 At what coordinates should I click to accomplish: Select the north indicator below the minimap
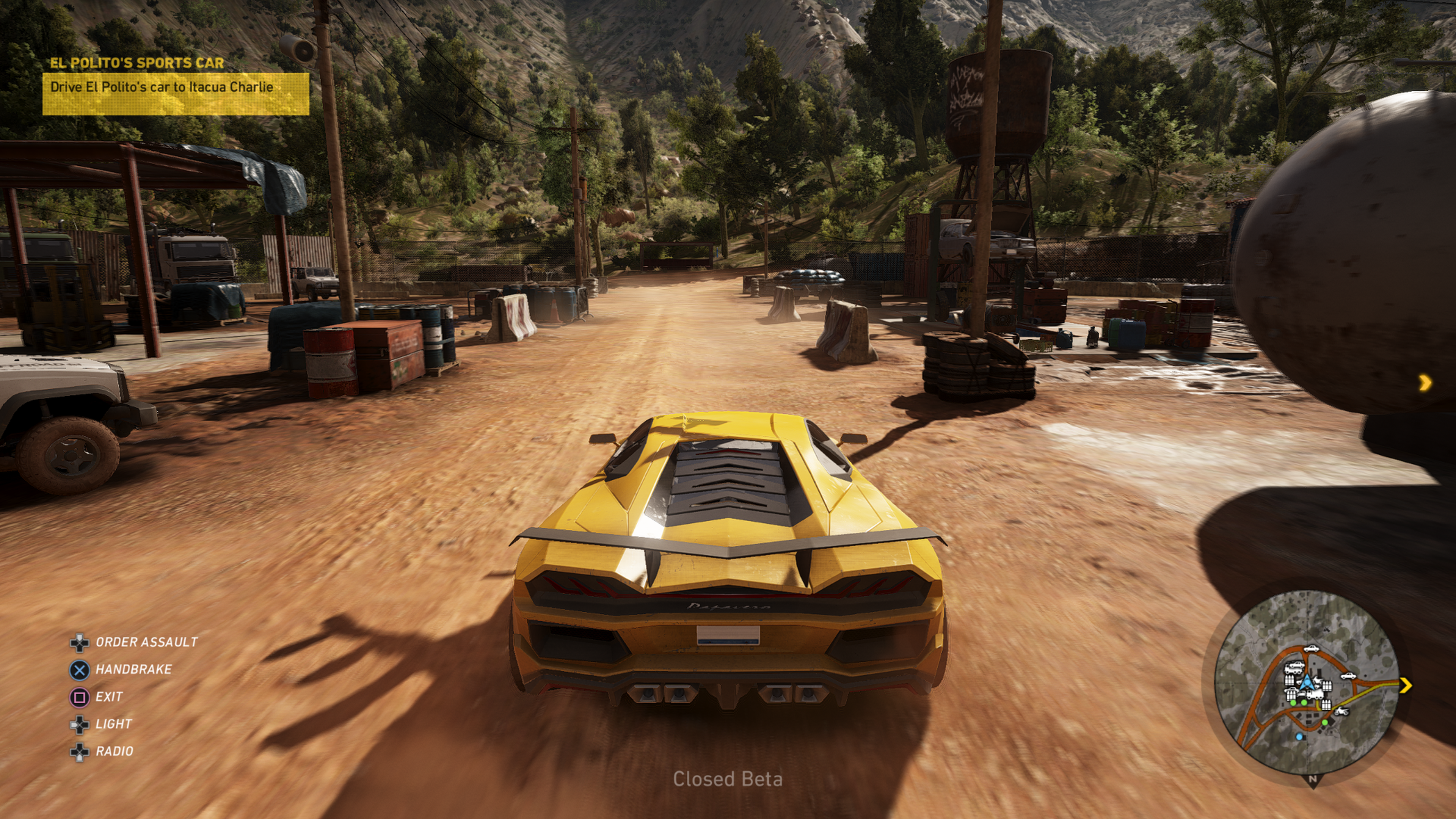click(1312, 780)
